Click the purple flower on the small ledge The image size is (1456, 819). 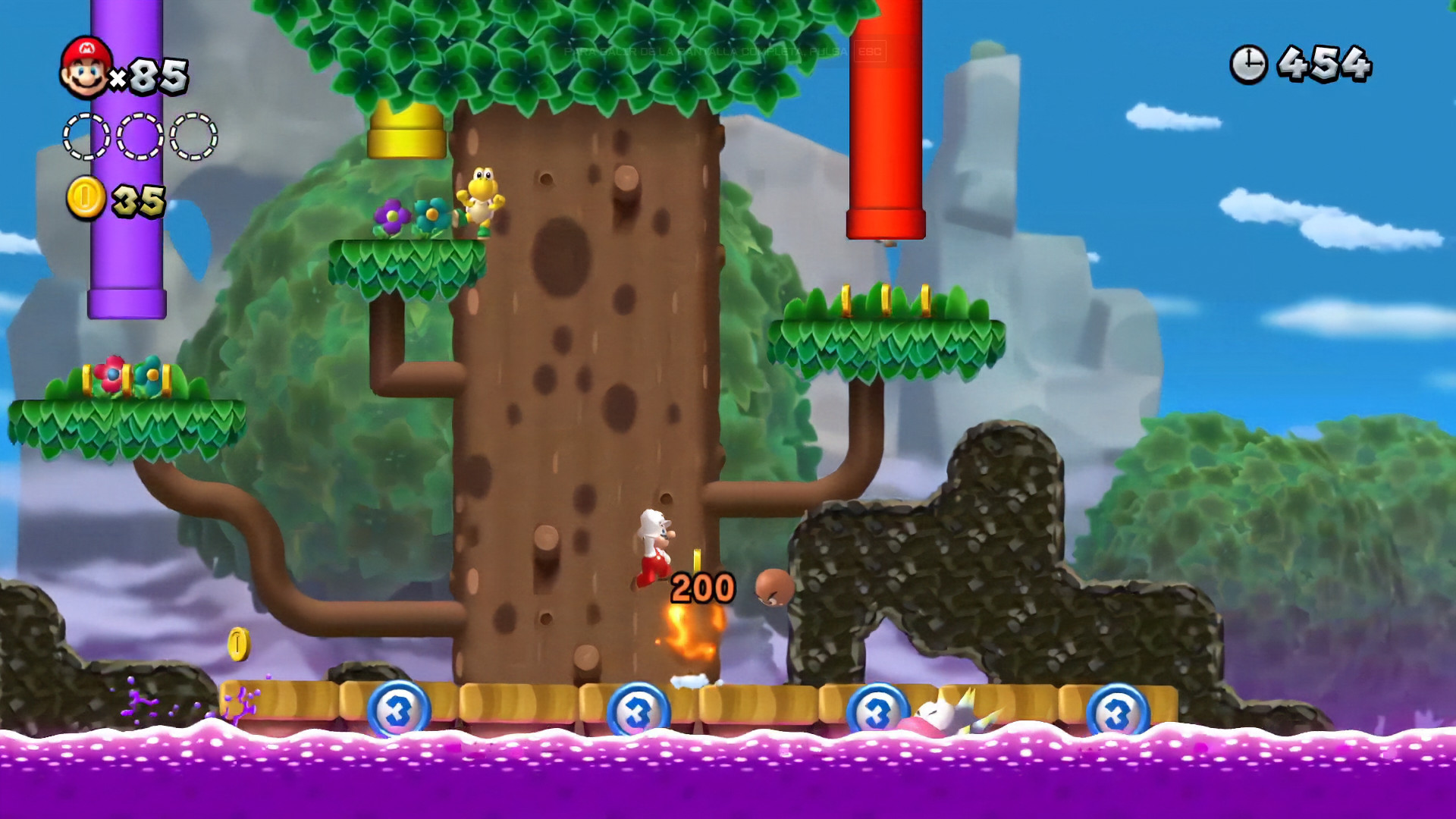pyautogui.click(x=394, y=216)
